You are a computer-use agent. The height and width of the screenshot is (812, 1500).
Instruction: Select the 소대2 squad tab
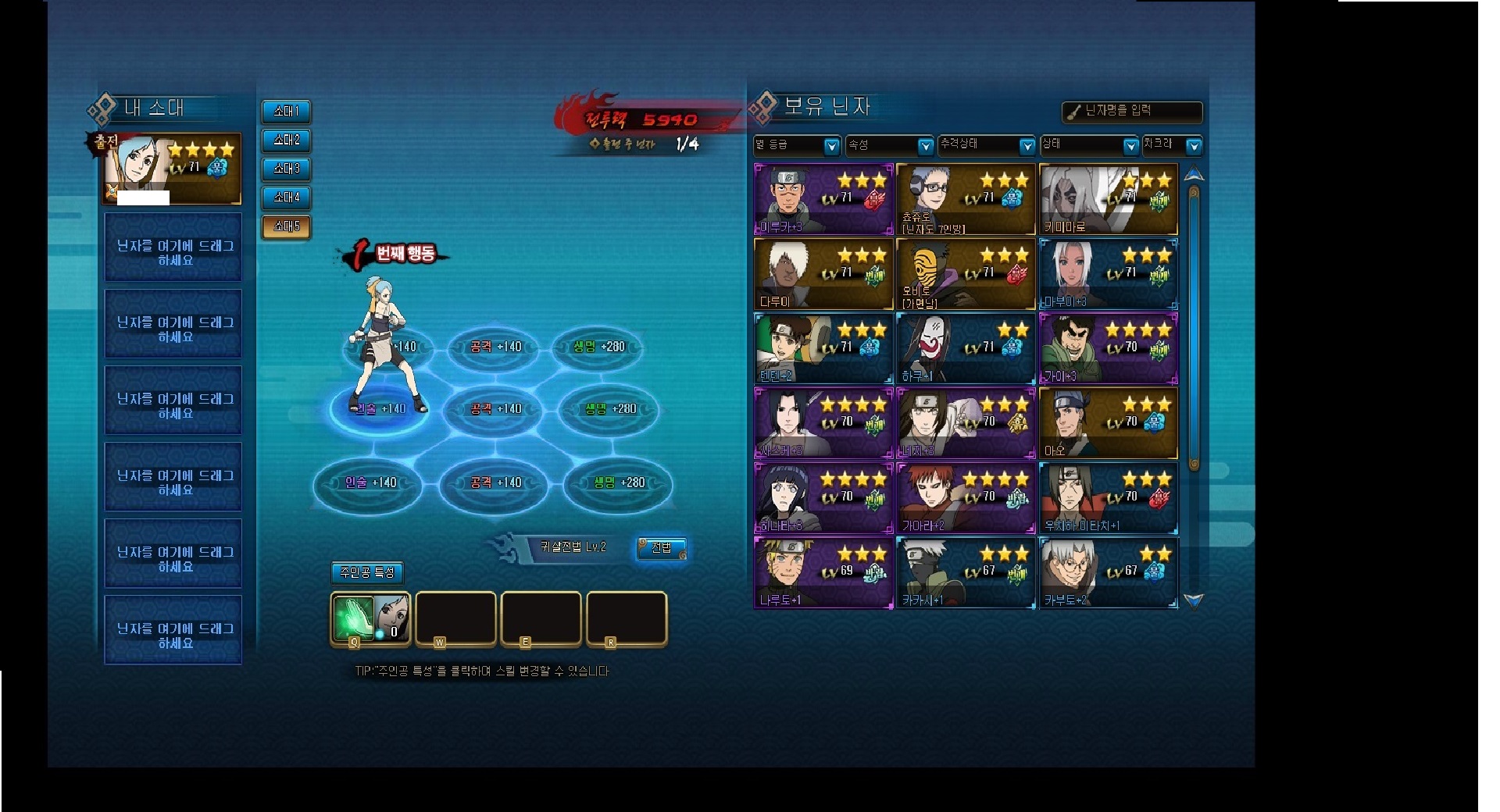(x=286, y=141)
